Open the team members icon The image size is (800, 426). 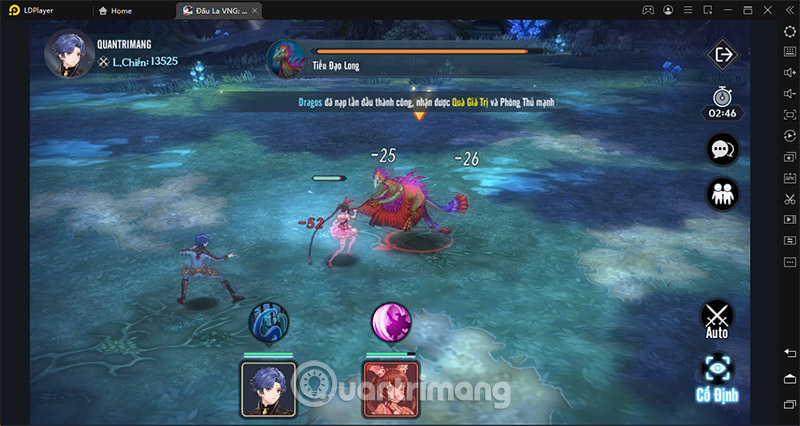pyautogui.click(x=721, y=194)
